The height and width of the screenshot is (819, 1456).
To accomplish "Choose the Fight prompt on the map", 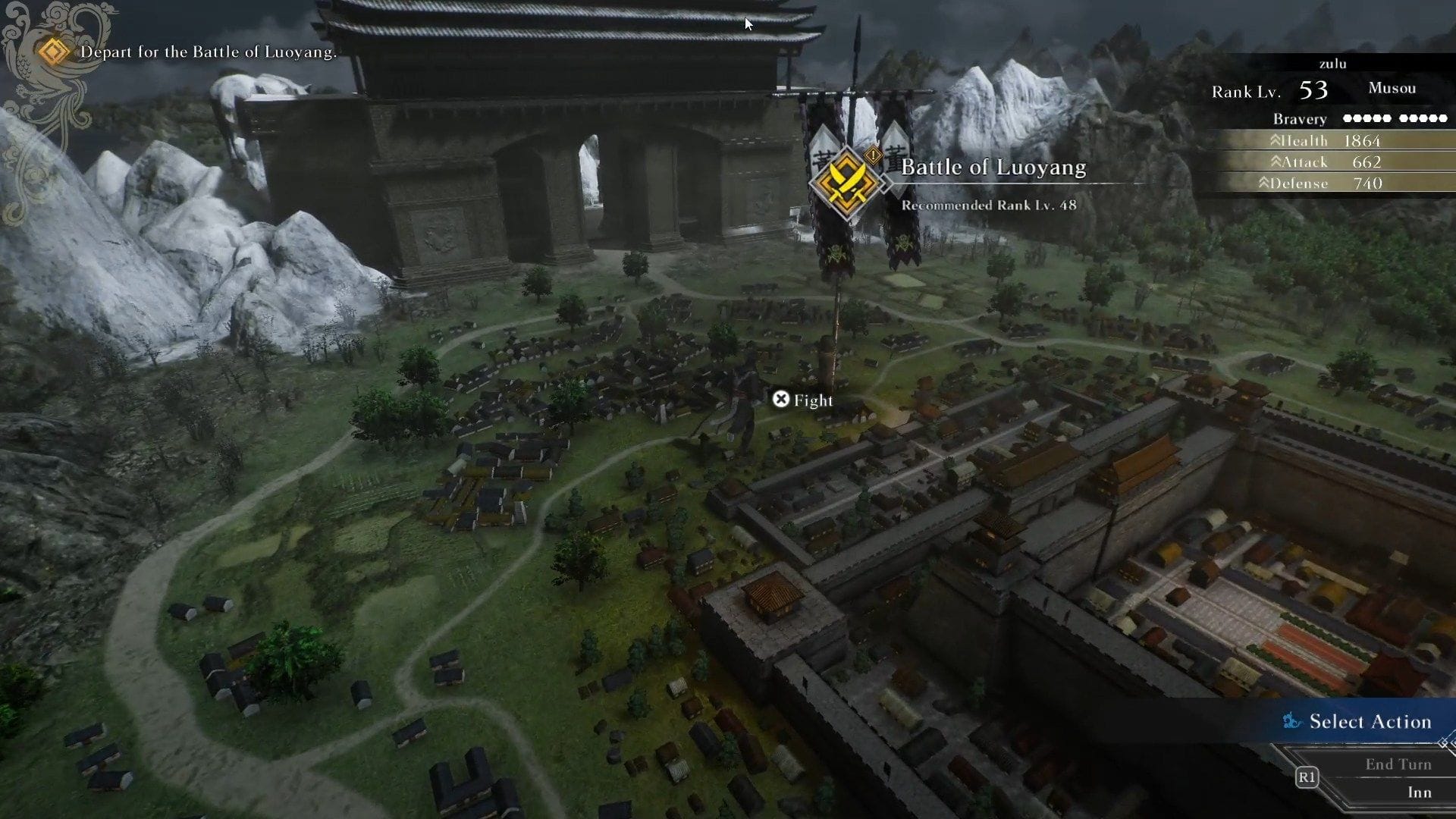I will pos(802,400).
